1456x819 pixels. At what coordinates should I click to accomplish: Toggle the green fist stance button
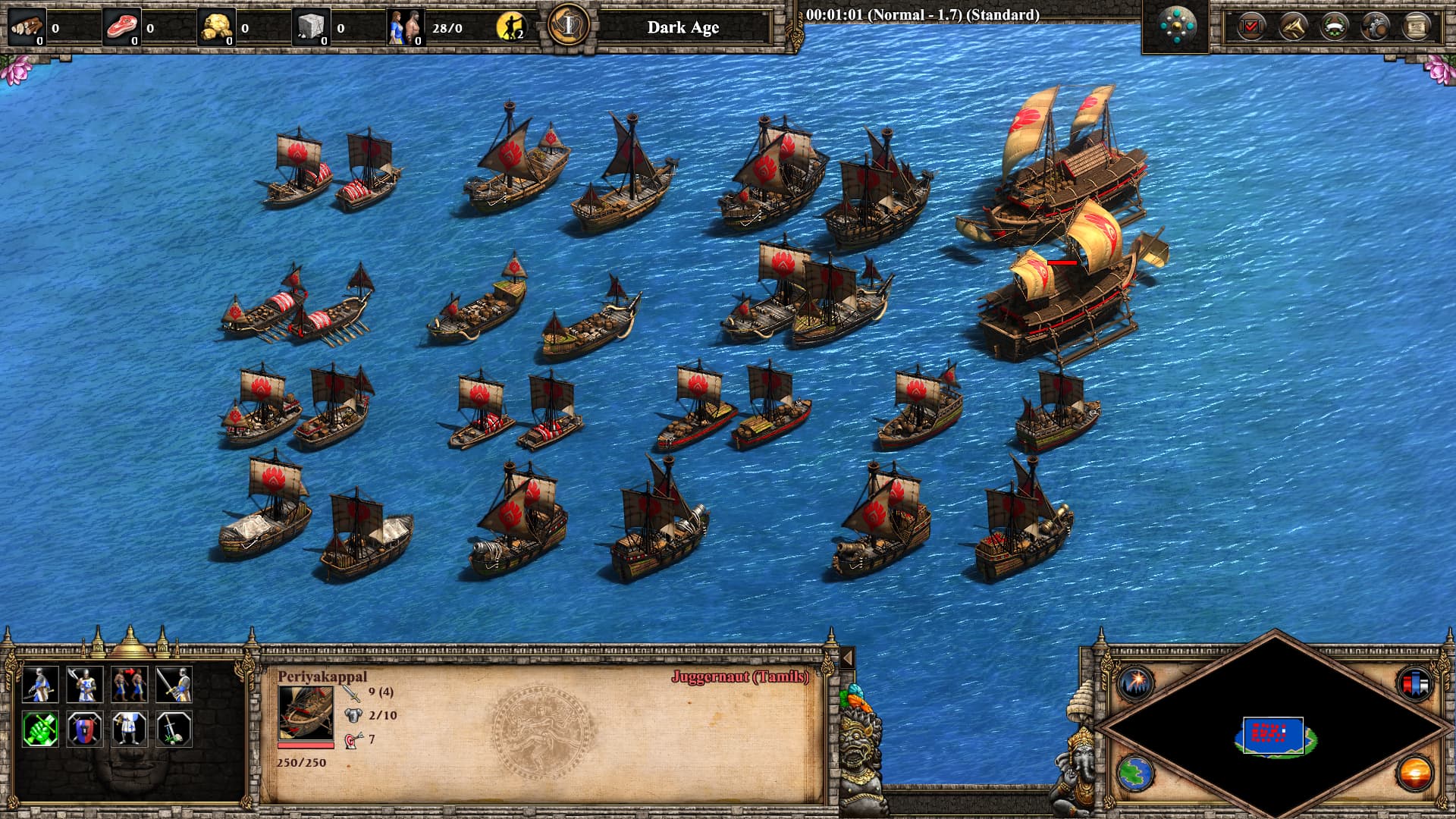[x=40, y=729]
